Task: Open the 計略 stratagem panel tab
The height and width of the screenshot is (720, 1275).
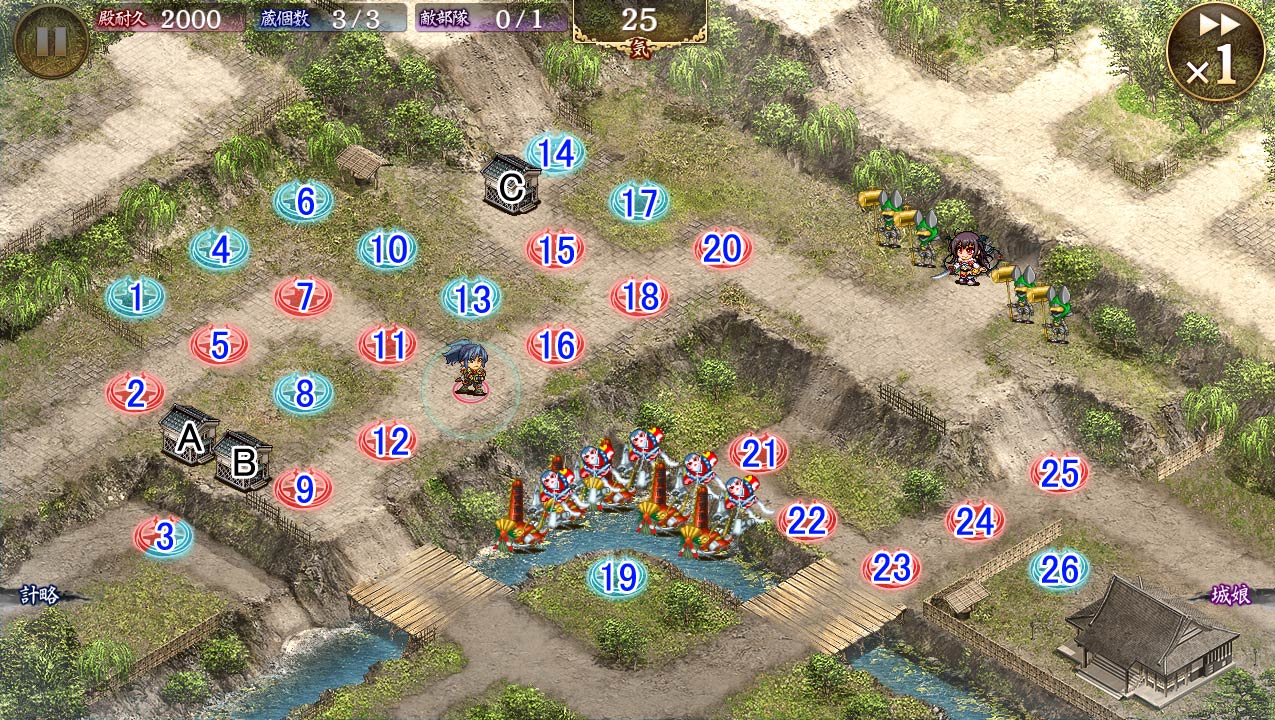Action: tap(40, 596)
